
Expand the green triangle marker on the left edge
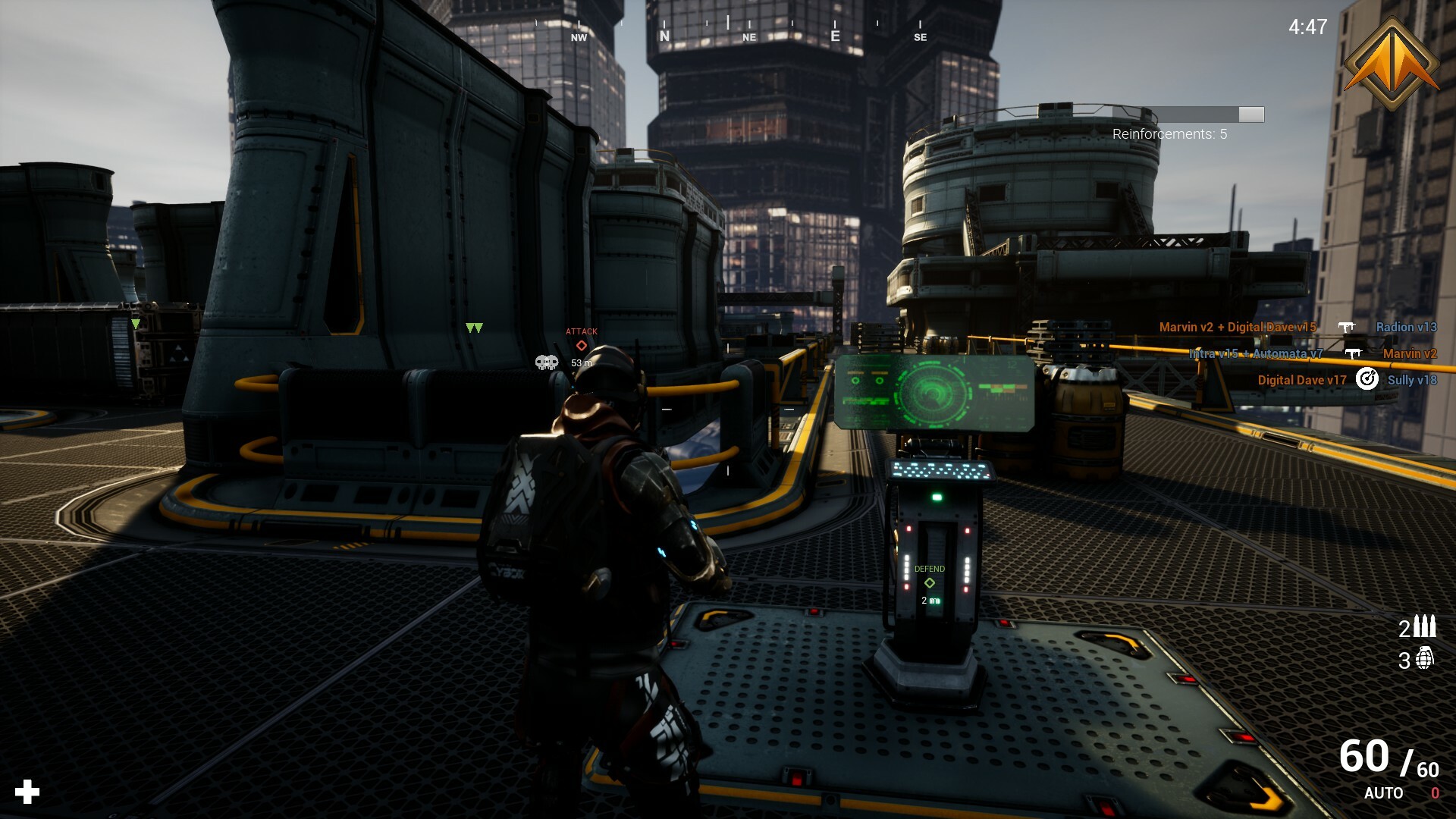click(135, 324)
